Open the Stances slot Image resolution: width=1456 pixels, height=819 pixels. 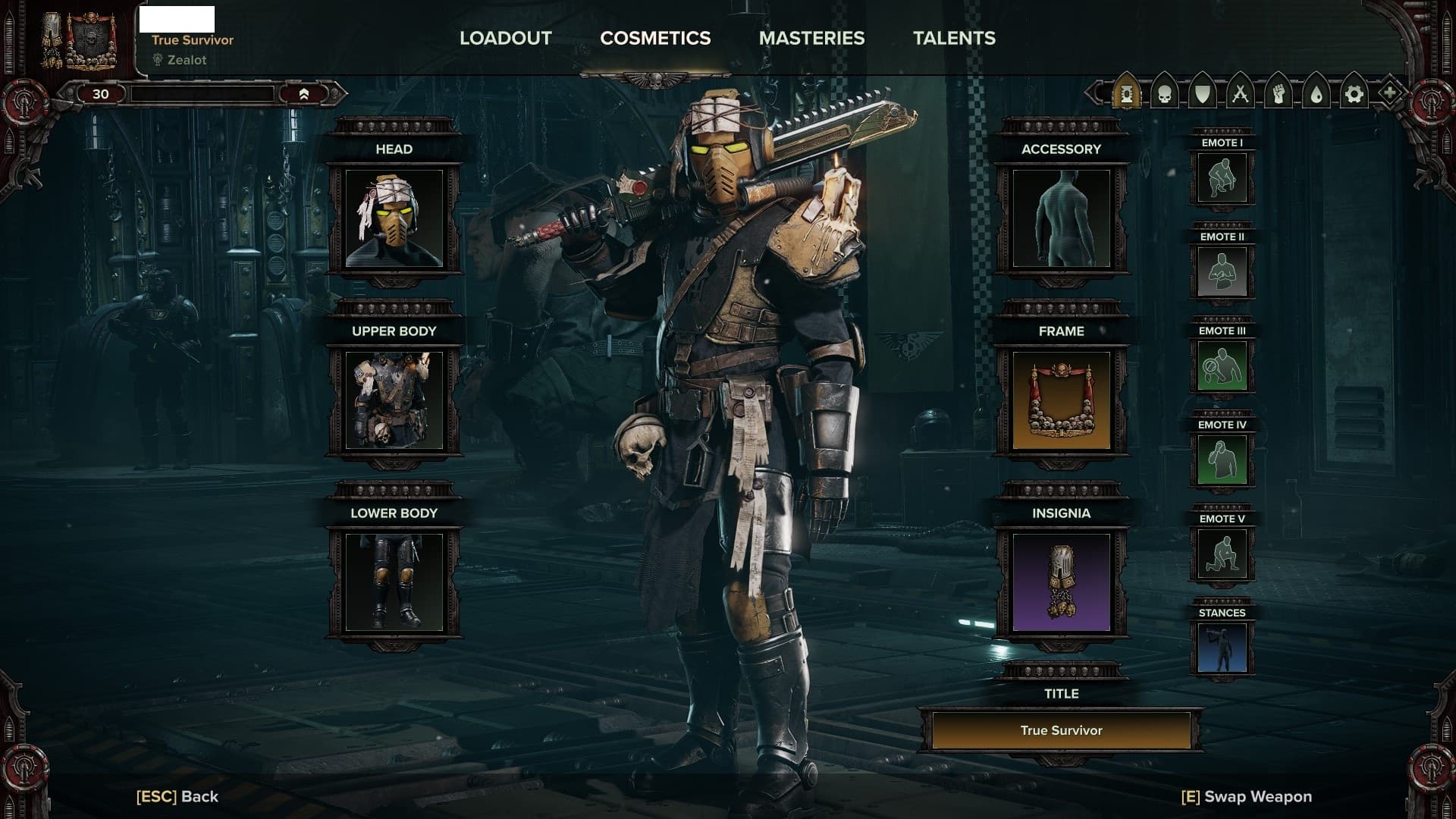pyautogui.click(x=1222, y=648)
